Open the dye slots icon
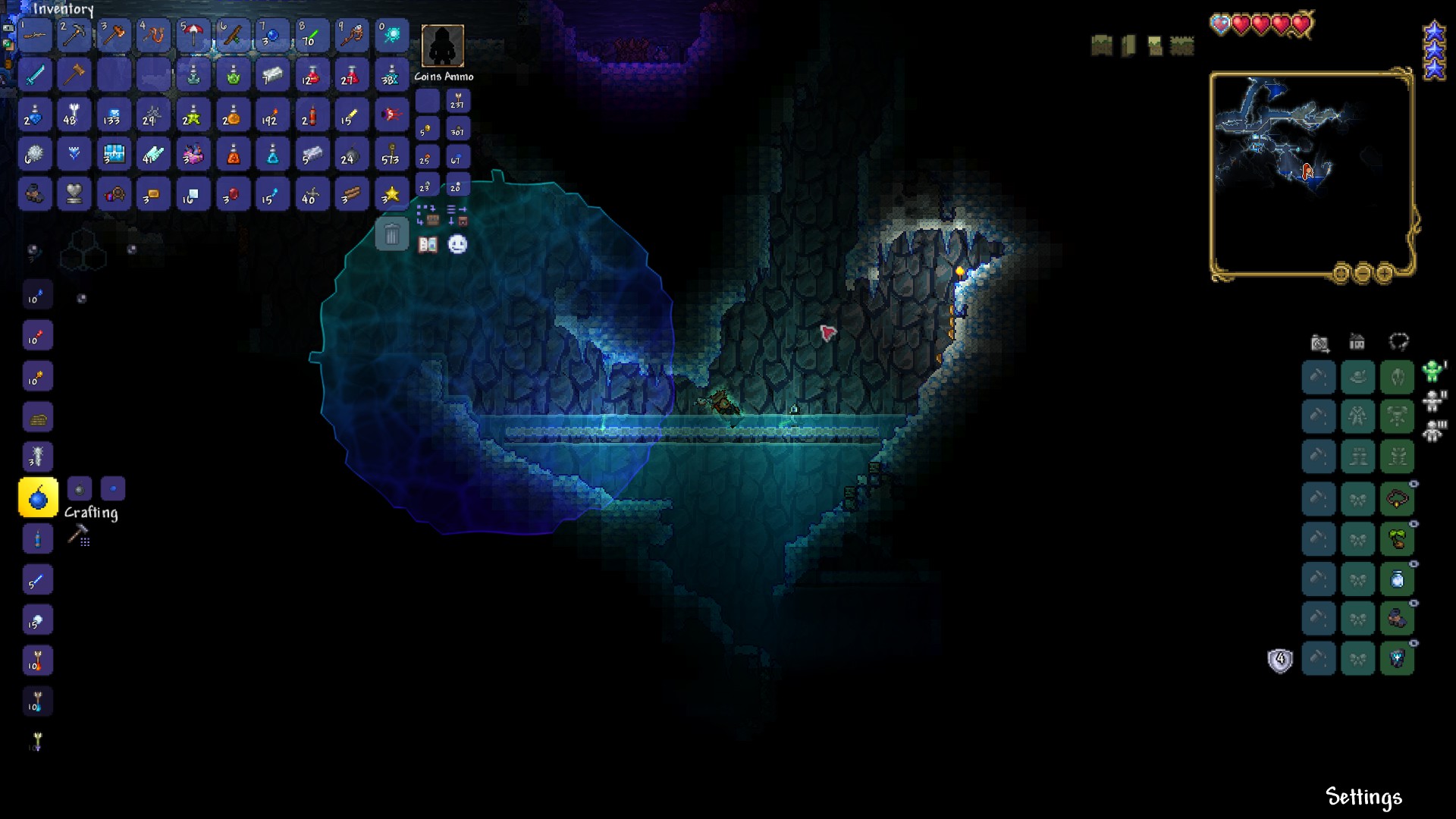The image size is (1456, 819). pos(1399,341)
